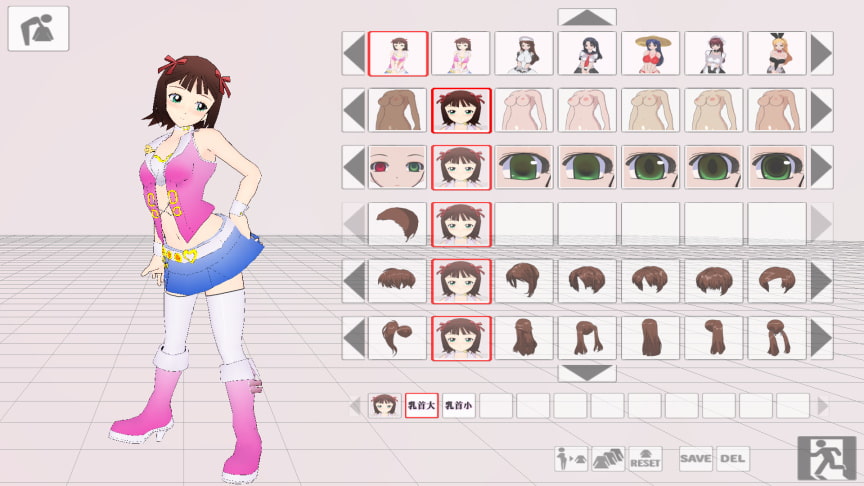
Task: Select the 乳首小 option
Action: click(x=458, y=406)
